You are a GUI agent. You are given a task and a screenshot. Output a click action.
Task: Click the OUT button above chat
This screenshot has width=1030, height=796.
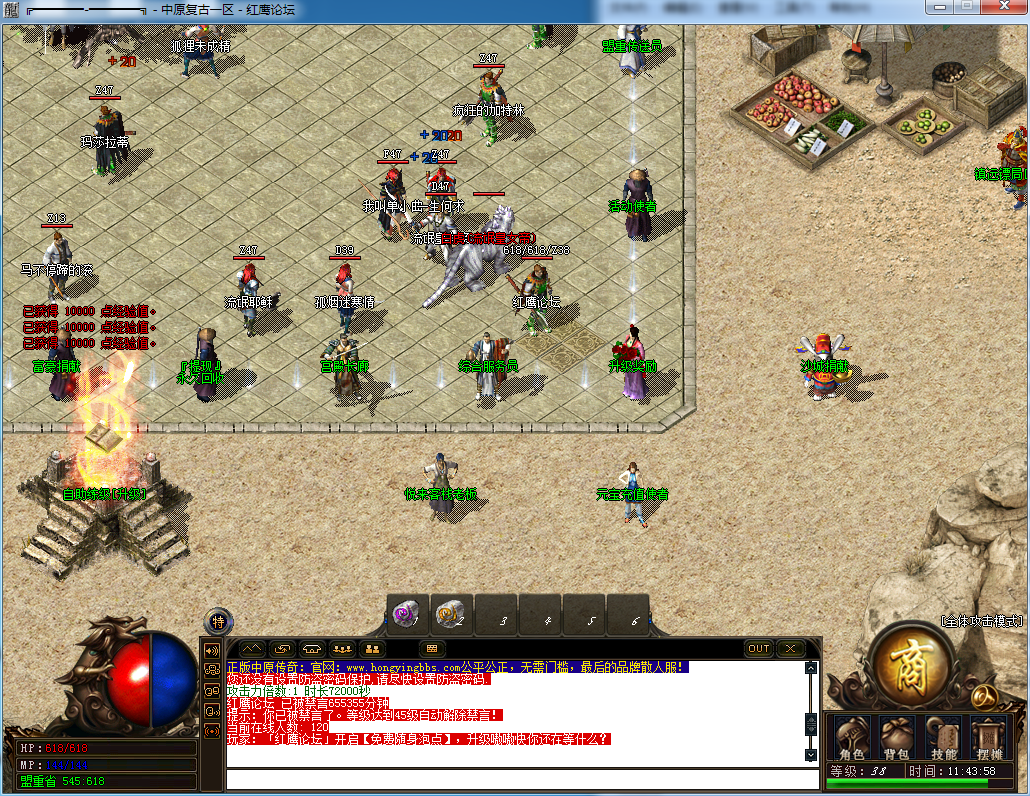coord(759,649)
